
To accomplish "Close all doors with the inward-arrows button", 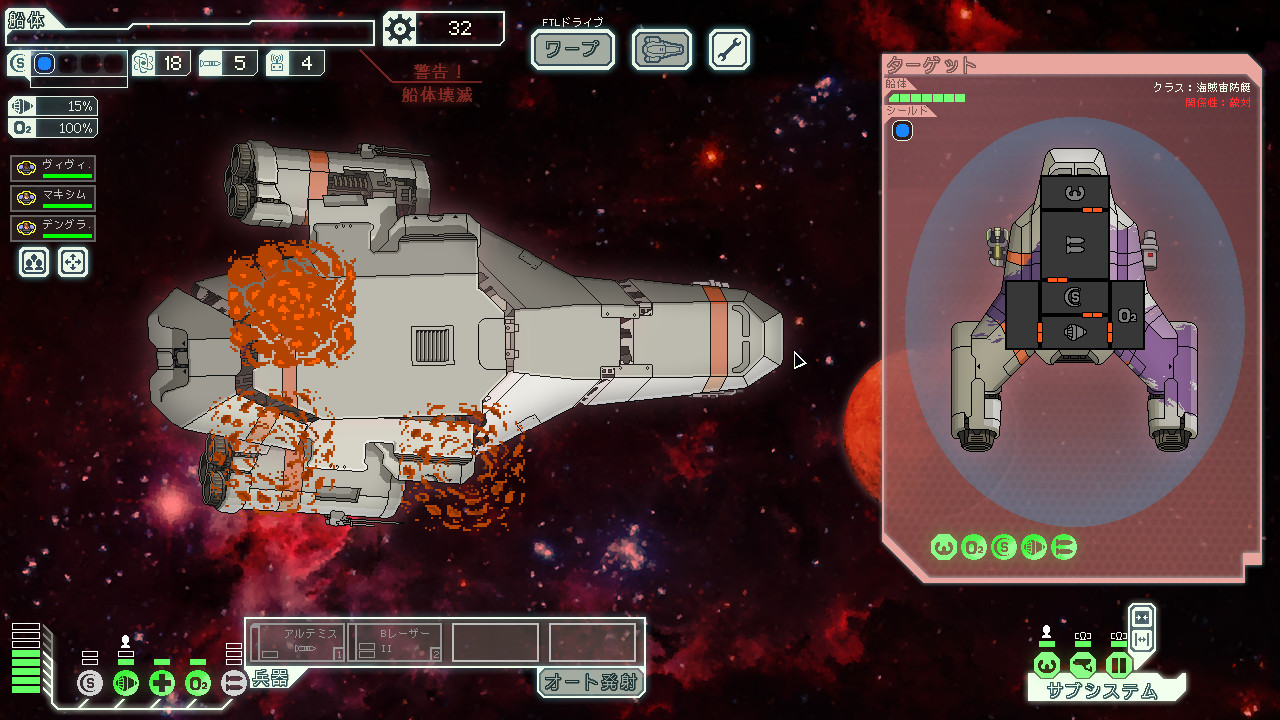I will [x=1142, y=616].
